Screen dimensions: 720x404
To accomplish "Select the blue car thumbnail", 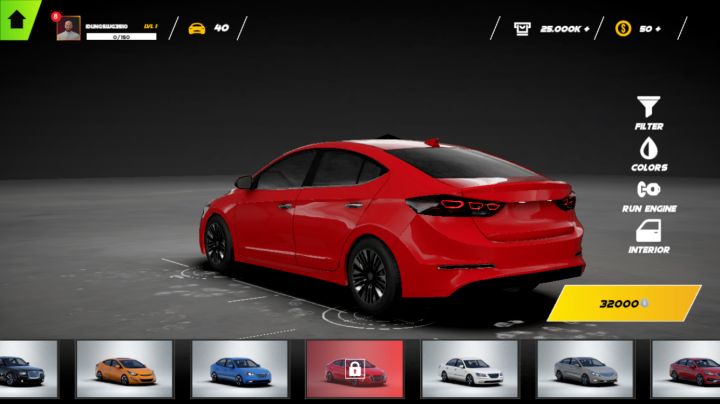I will coord(239,369).
